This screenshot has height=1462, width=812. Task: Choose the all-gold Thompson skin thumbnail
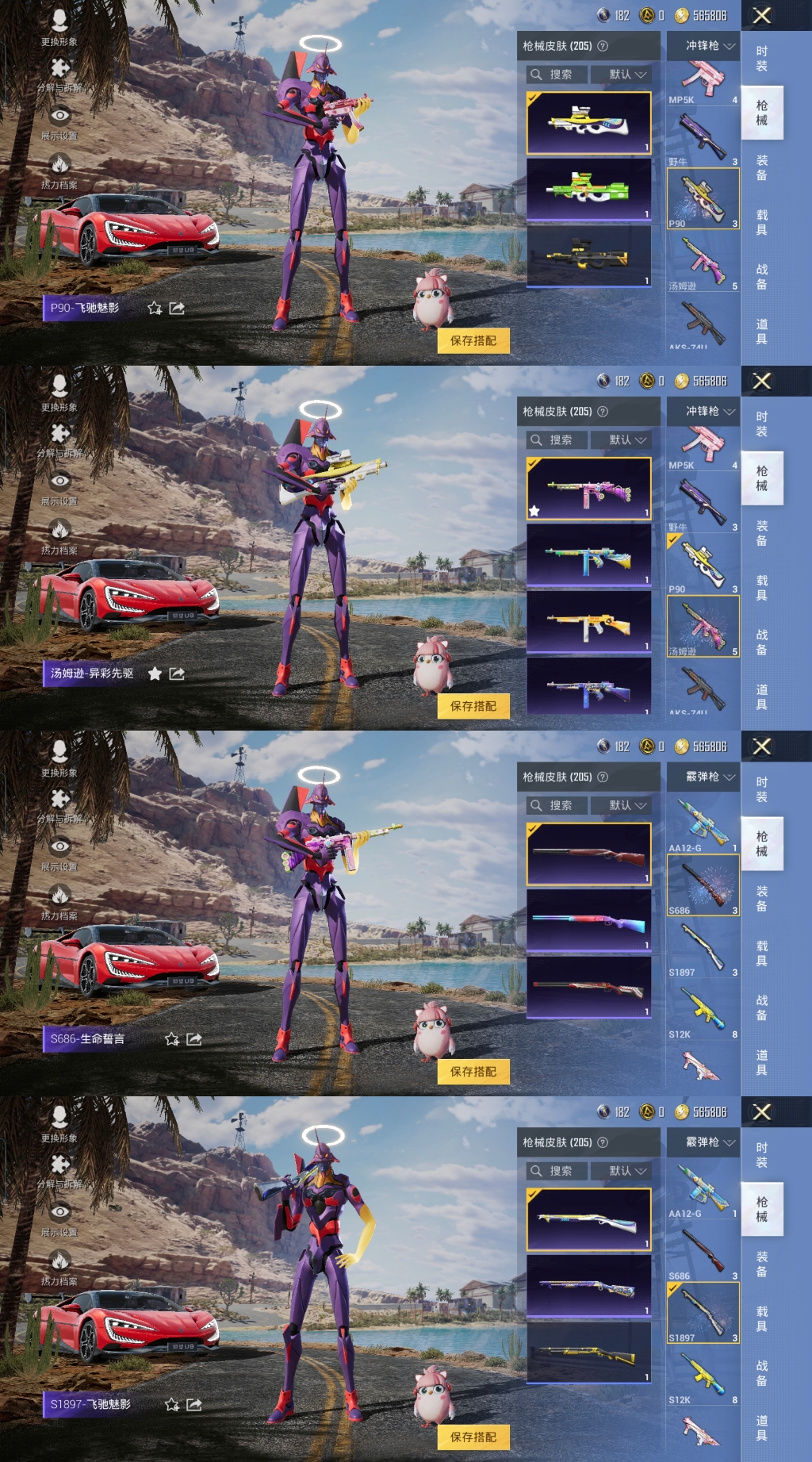click(588, 623)
